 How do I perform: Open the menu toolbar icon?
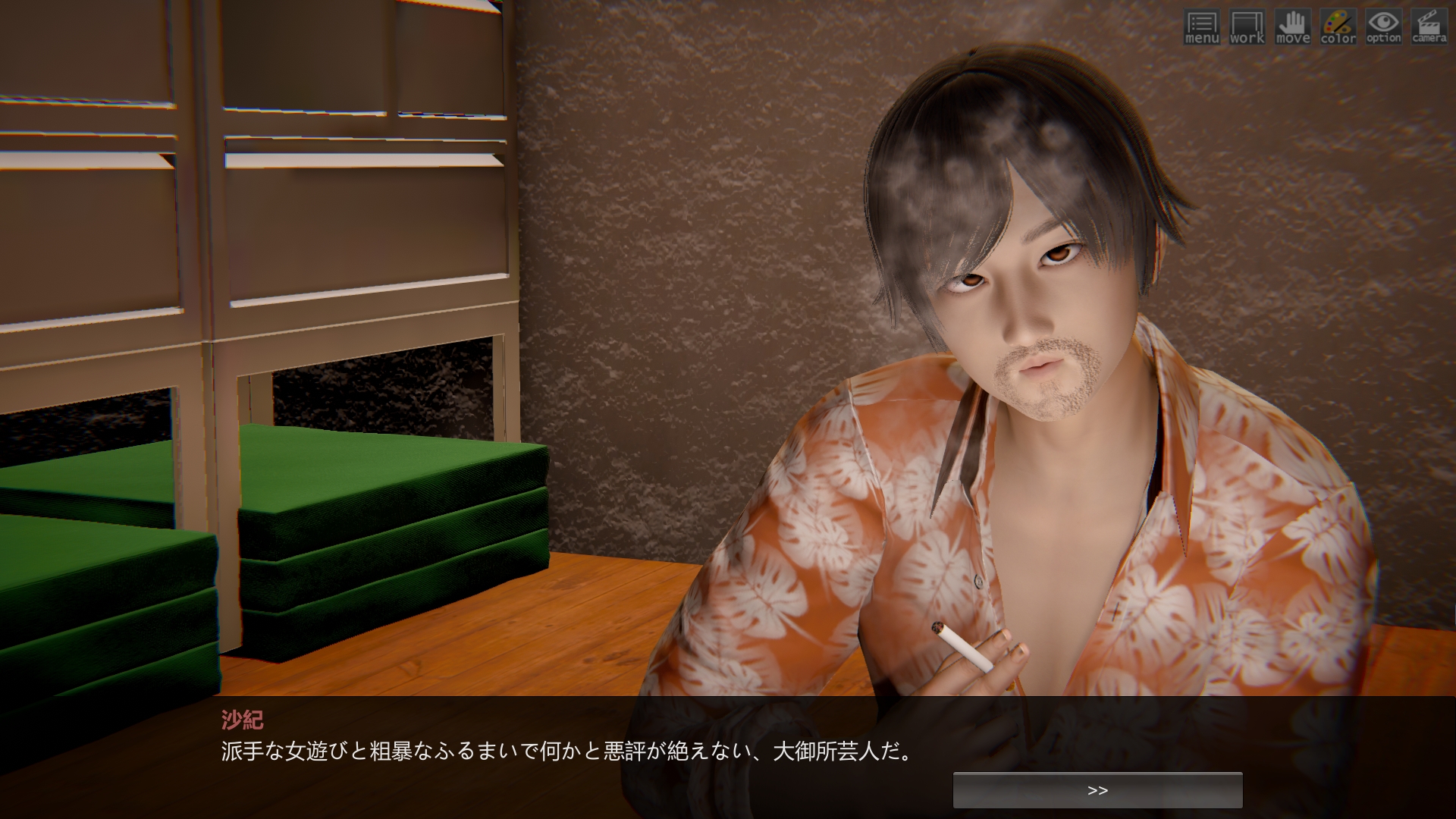[x=1201, y=27]
